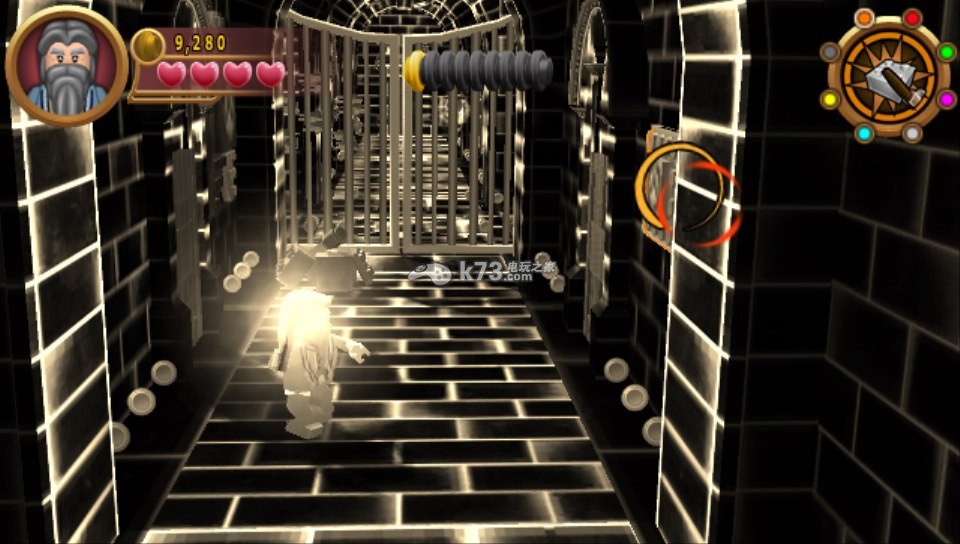Click the bearded wizard character portrait
This screenshot has height=544, width=960.
pyautogui.click(x=66, y=67)
